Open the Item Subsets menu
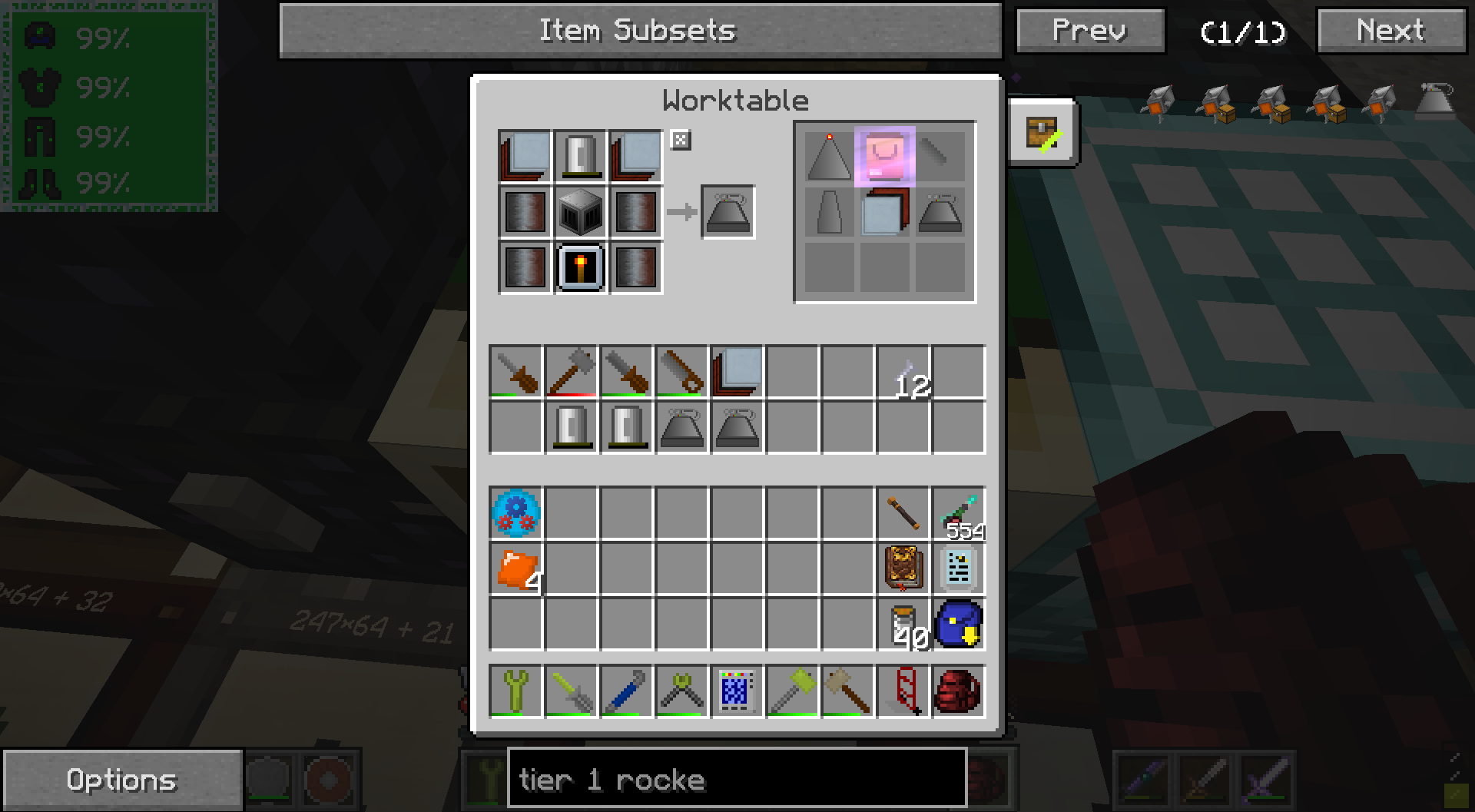 [638, 31]
